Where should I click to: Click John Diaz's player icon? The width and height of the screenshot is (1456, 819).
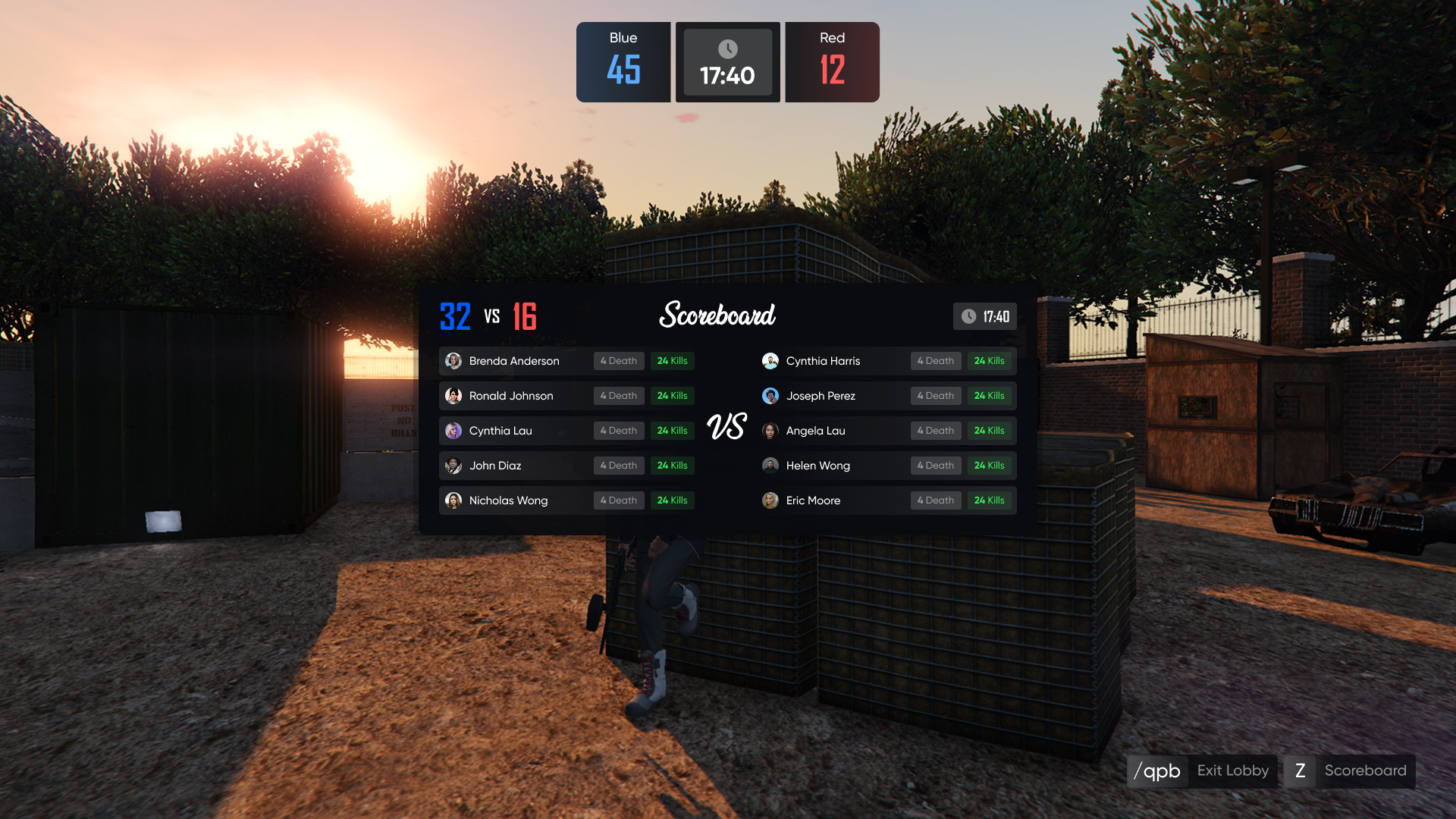[453, 466]
